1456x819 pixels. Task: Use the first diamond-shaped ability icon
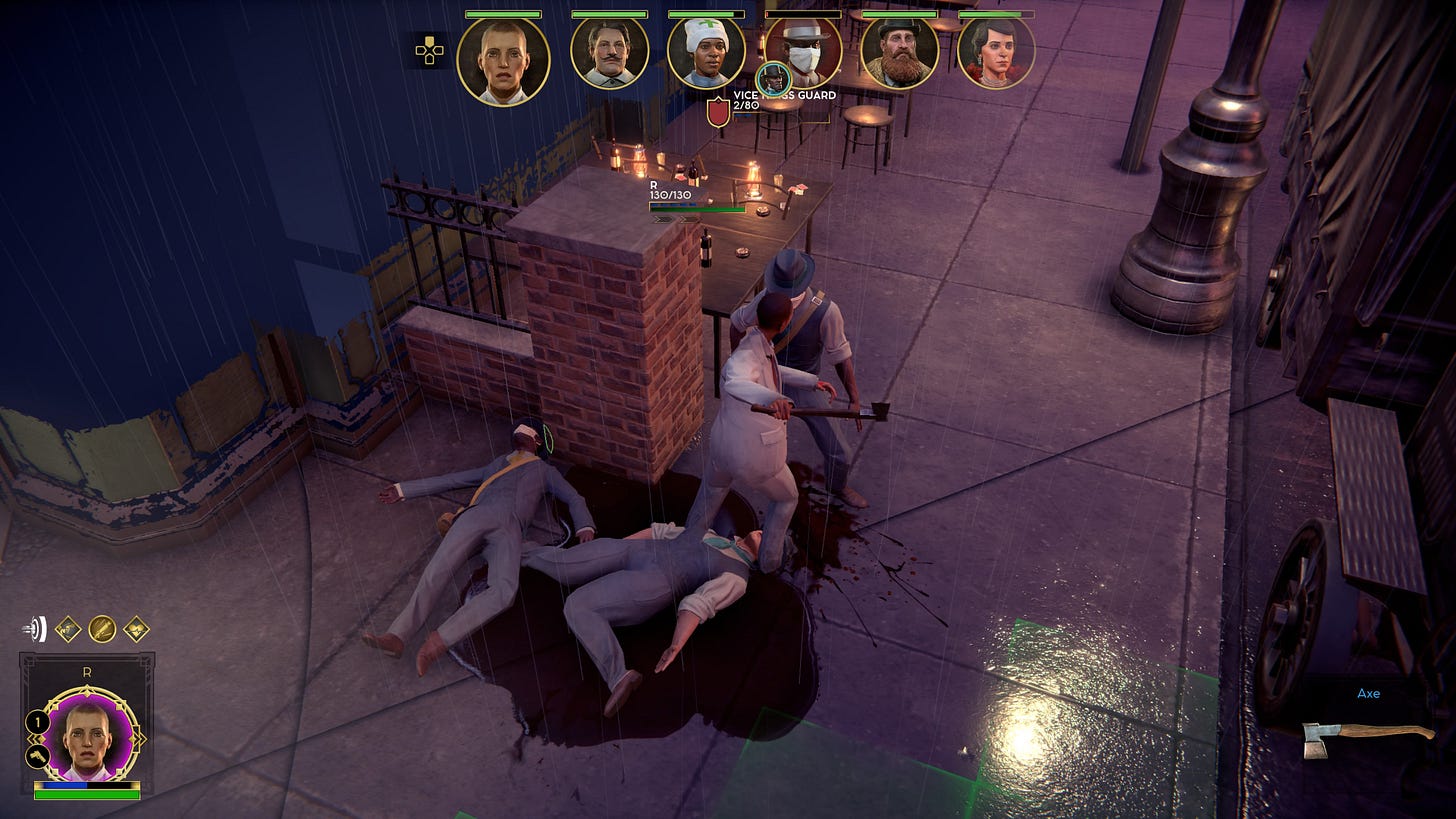[68, 629]
